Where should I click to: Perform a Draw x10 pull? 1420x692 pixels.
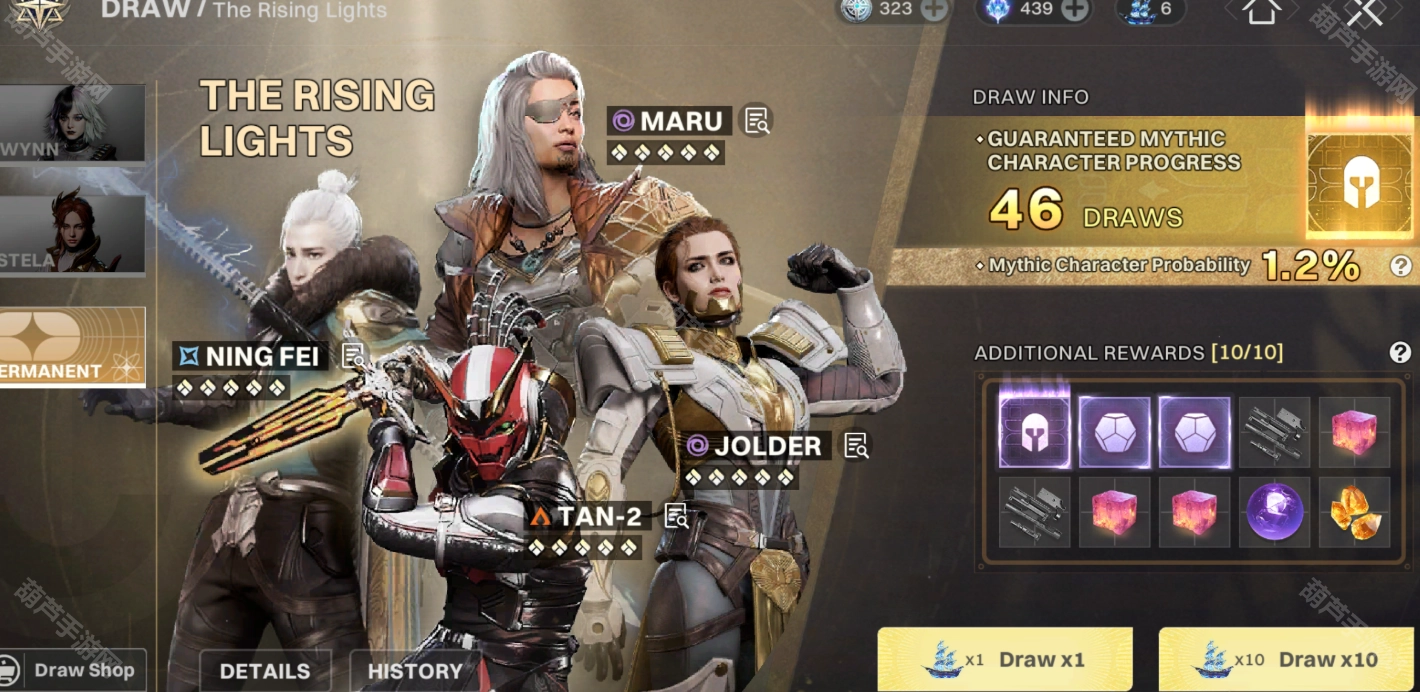point(1288,659)
